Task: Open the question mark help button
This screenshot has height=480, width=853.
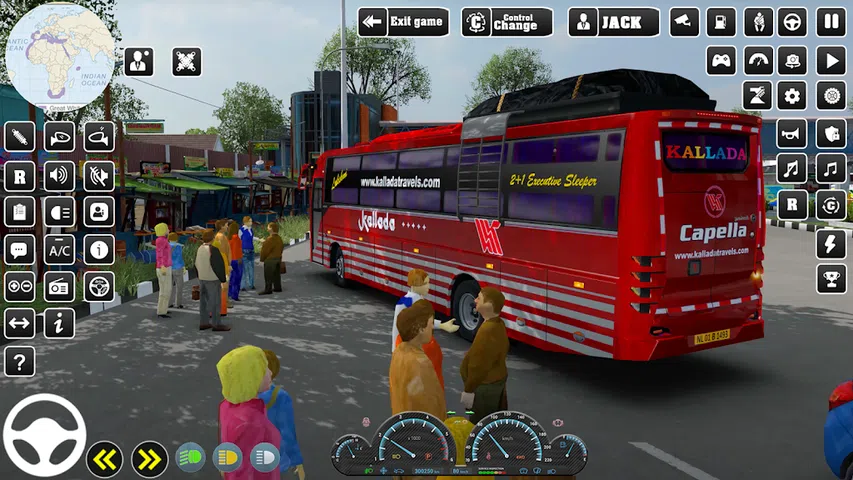Action: tap(19, 361)
